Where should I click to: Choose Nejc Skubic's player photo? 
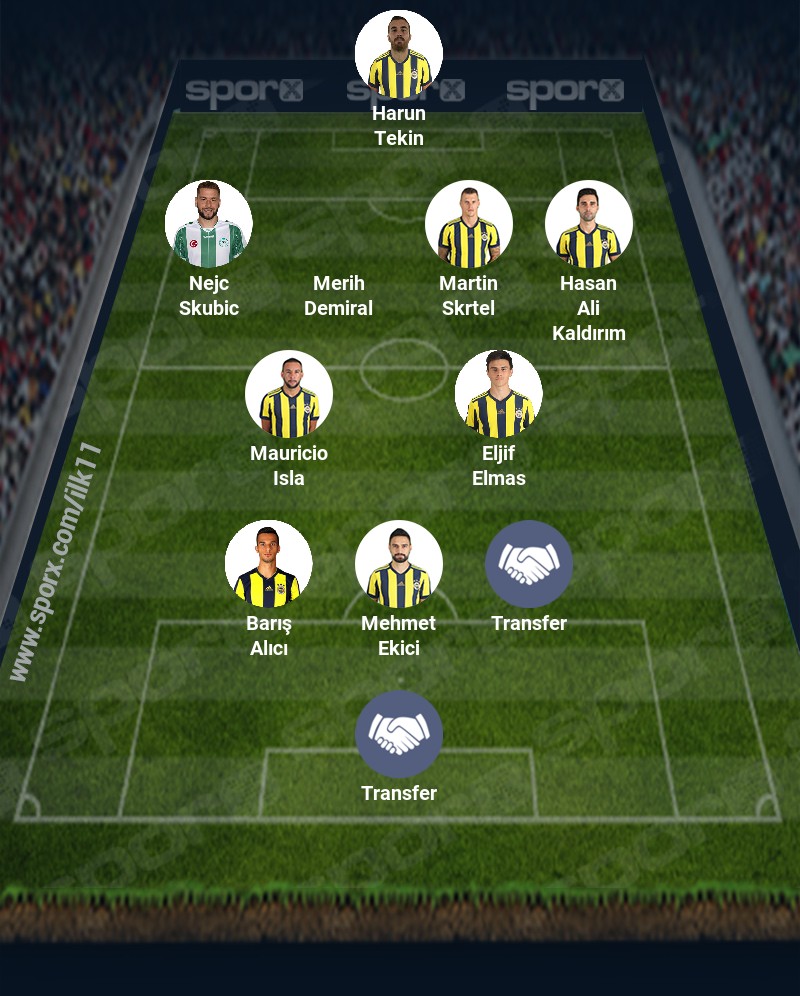[x=209, y=224]
